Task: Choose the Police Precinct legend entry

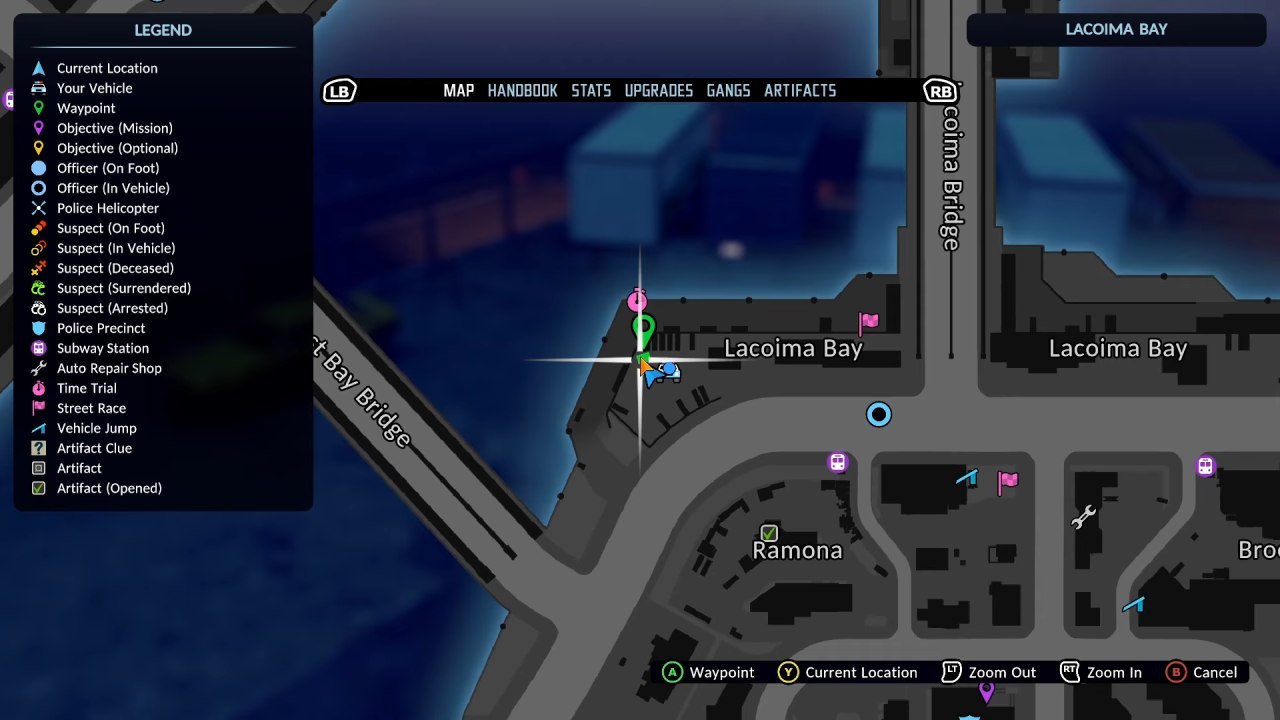Action: coord(100,328)
